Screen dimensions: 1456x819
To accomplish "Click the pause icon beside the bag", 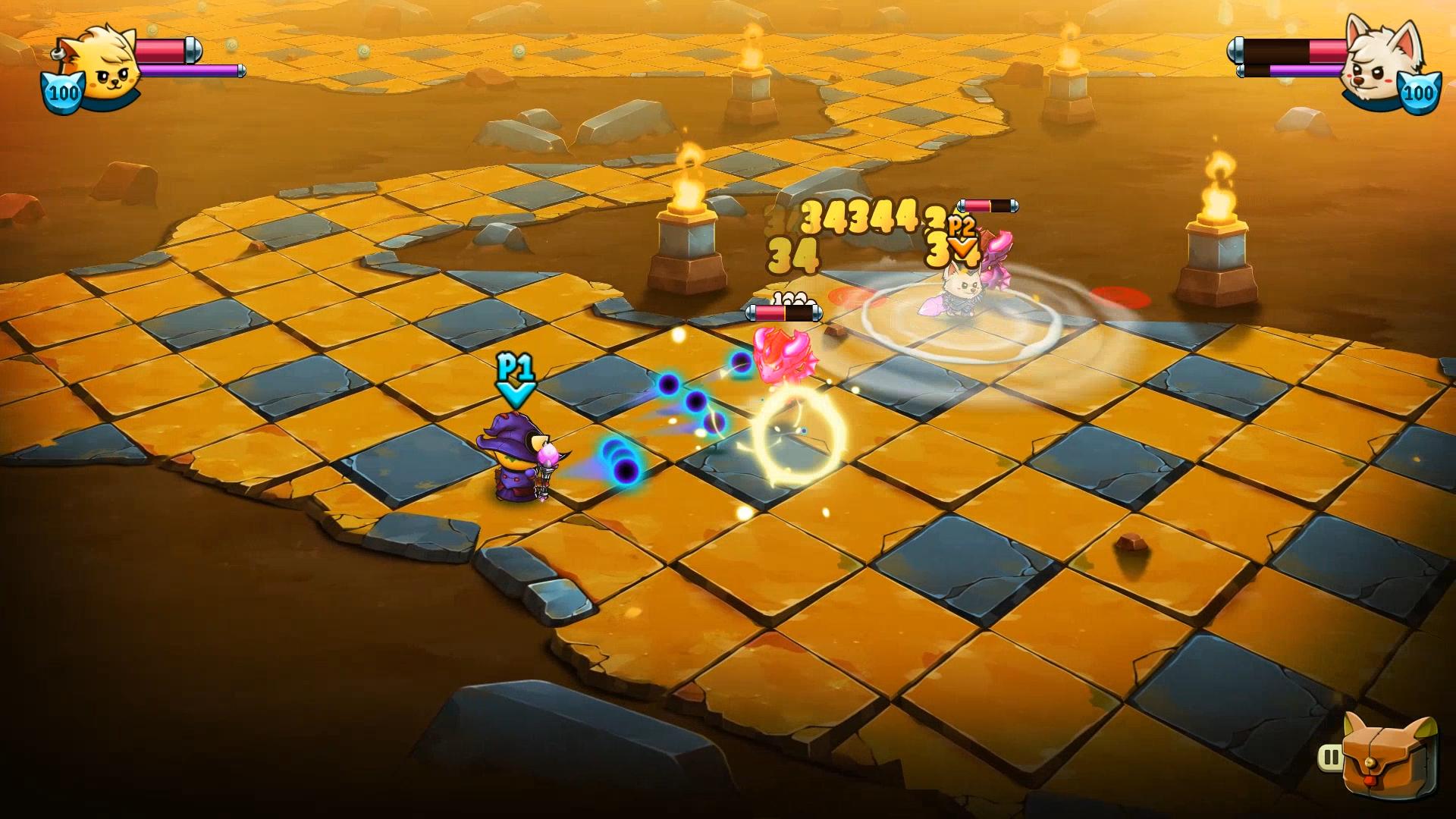I will click(1330, 757).
